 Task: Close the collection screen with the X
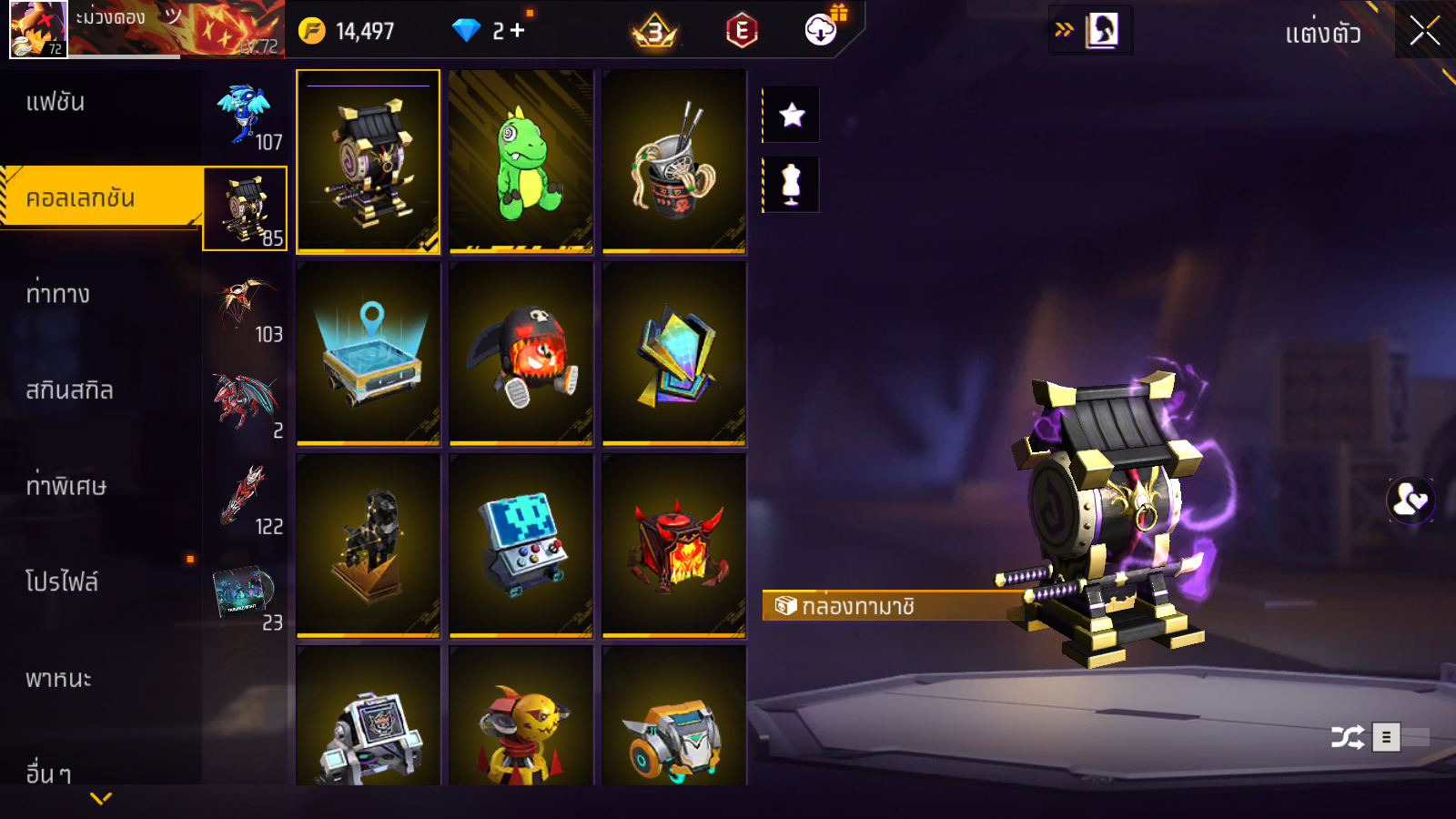1424,31
